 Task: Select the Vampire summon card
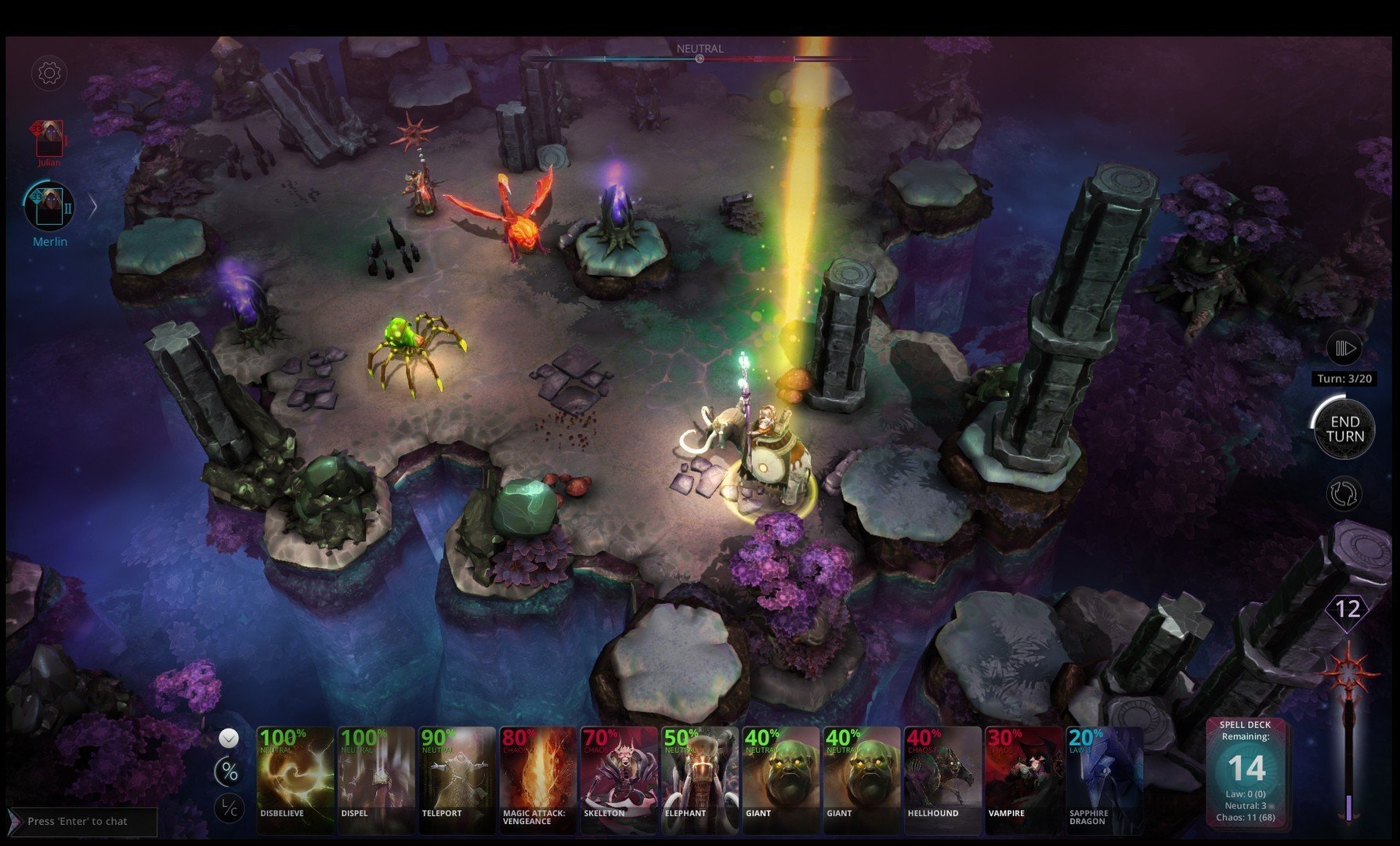[1023, 777]
